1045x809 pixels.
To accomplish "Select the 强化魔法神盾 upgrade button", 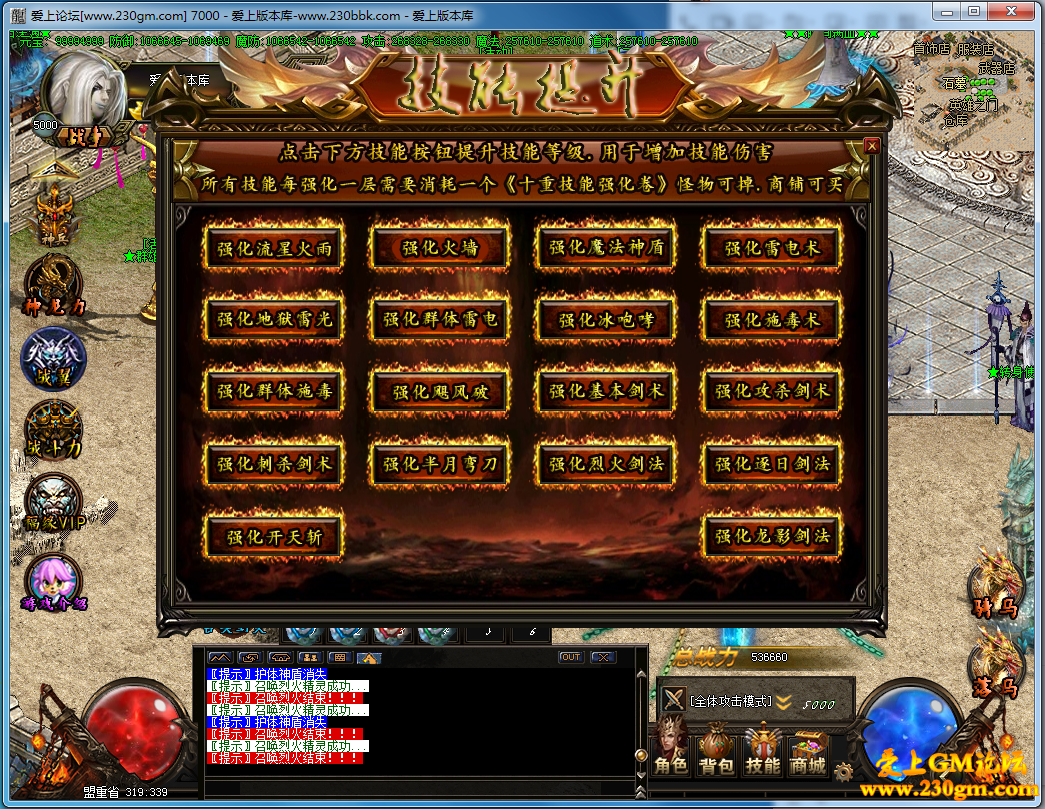I will (x=606, y=248).
